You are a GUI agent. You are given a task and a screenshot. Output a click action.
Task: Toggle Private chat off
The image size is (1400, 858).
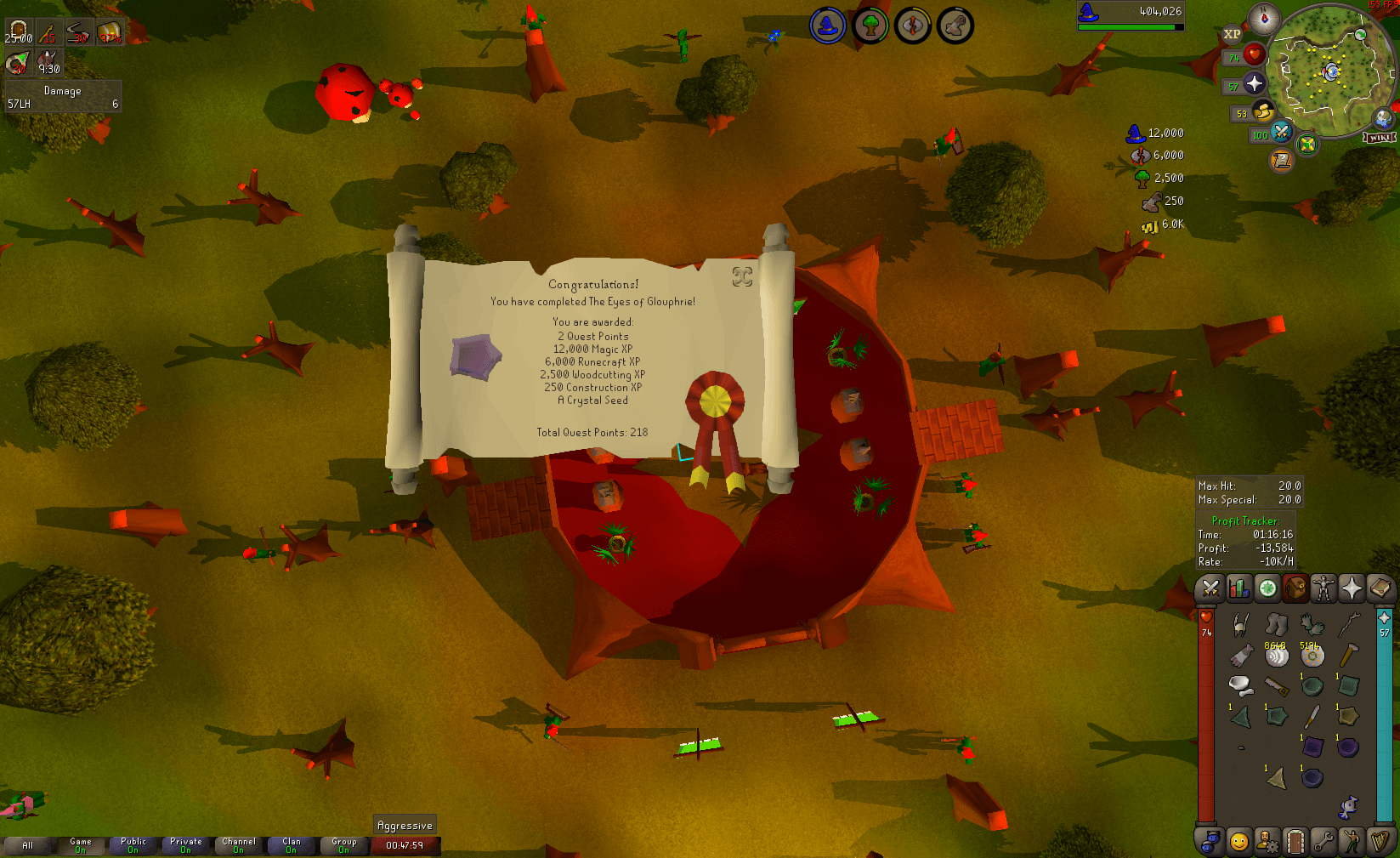coord(185,844)
